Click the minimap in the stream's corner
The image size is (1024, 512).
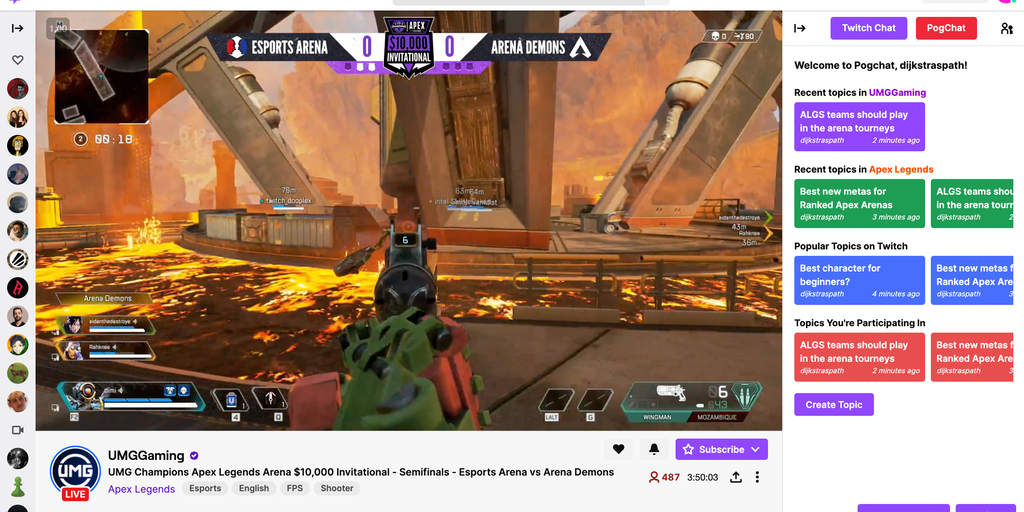point(101,76)
